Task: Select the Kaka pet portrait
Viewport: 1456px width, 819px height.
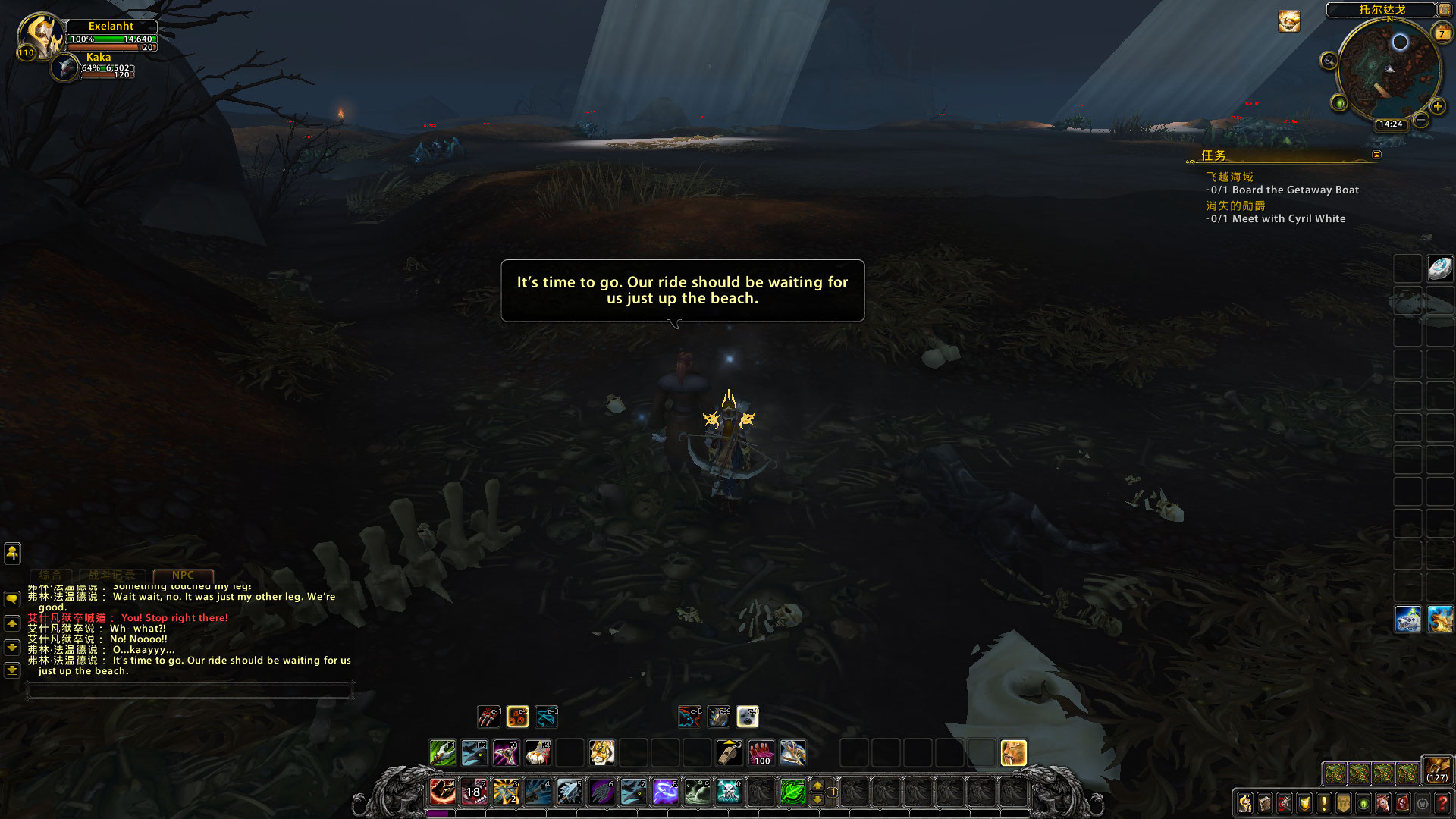Action: click(66, 68)
